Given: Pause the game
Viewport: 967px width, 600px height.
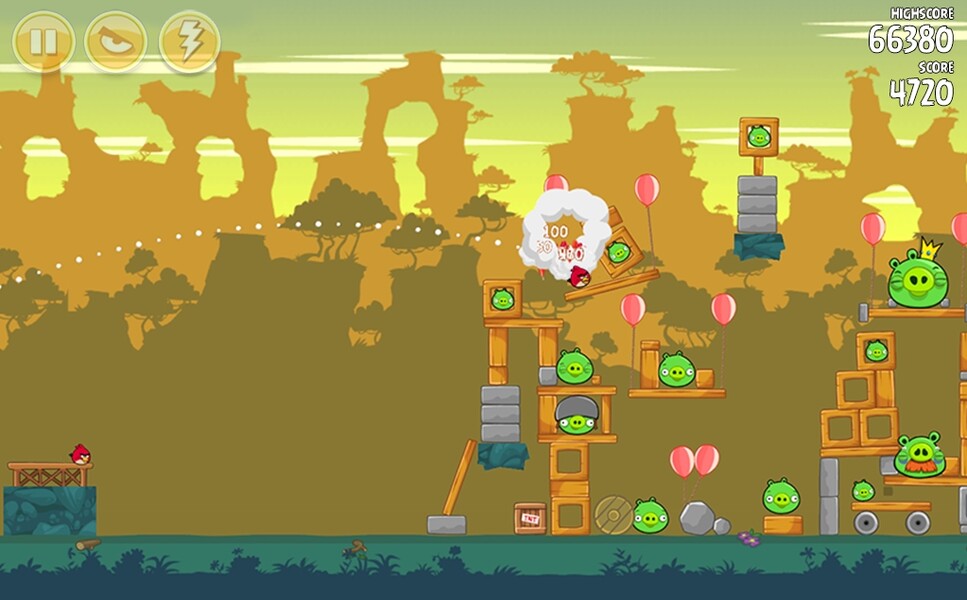Looking at the screenshot, I should [x=43, y=42].
